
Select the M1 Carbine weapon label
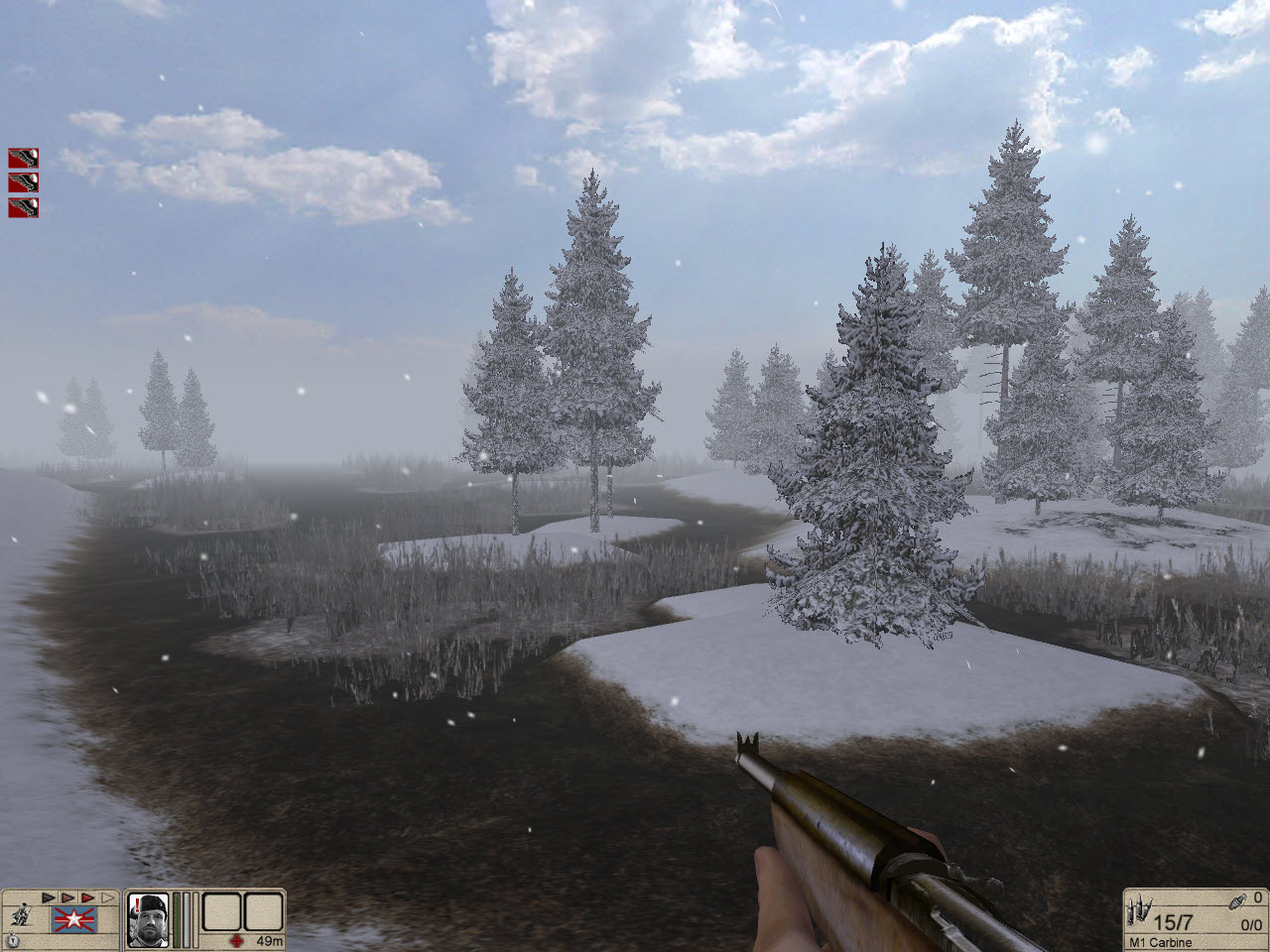point(1160,942)
